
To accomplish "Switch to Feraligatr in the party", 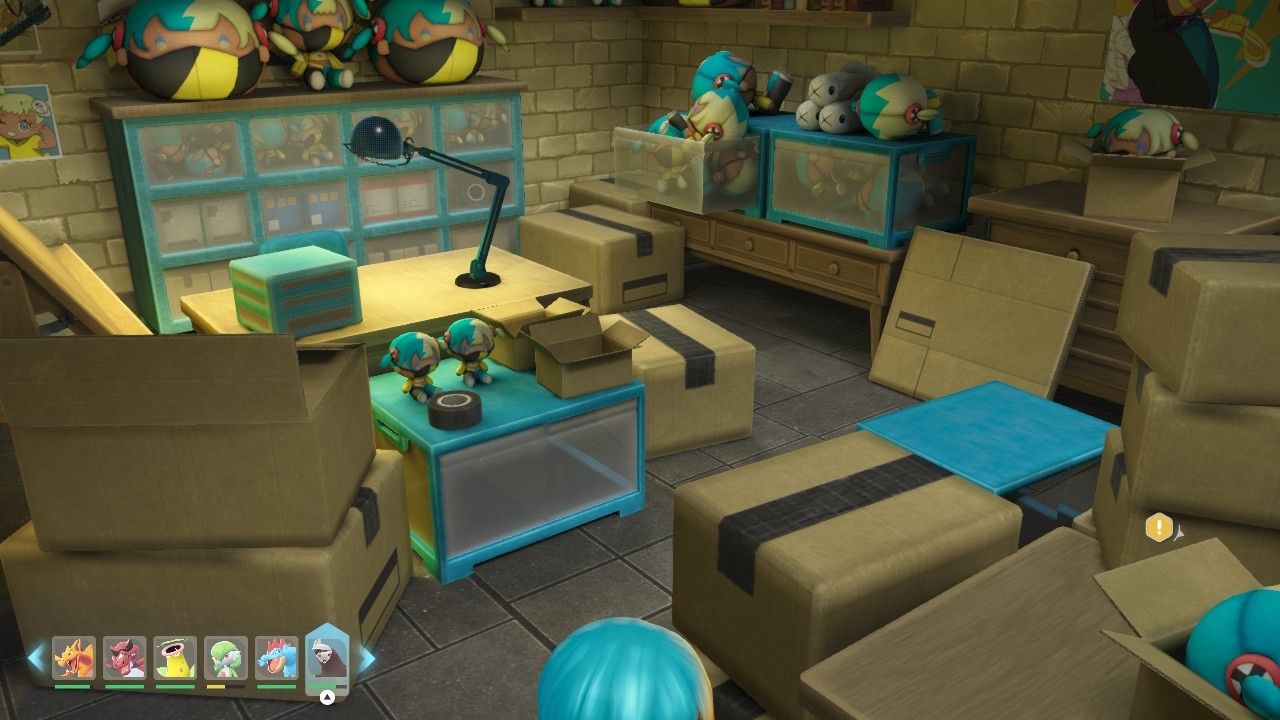I will click(277, 657).
